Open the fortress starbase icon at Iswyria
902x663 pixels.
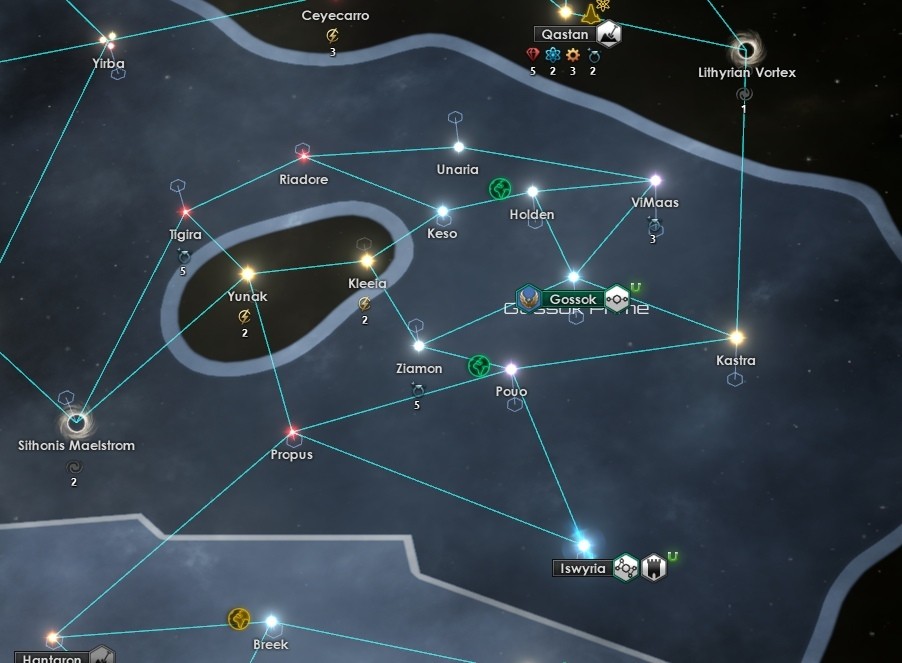tap(654, 567)
